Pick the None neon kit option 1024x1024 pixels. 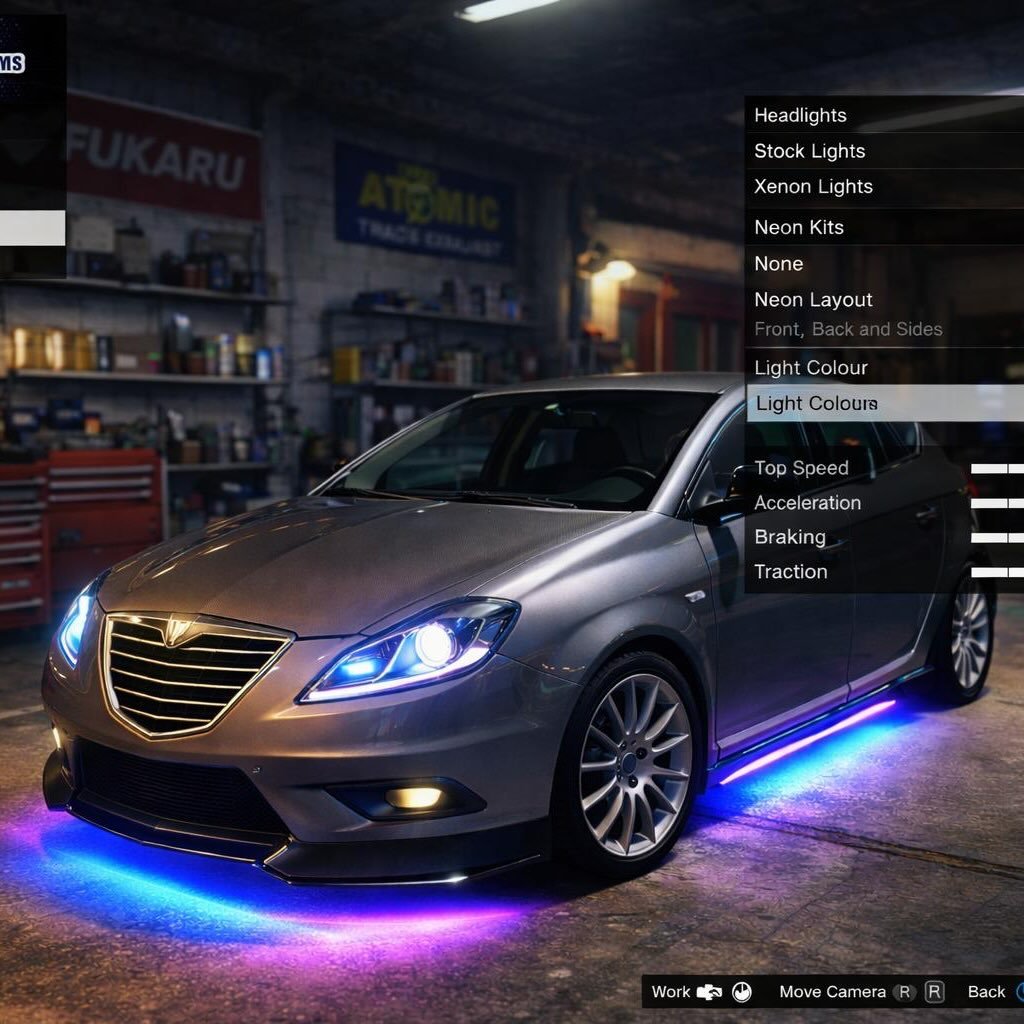[x=779, y=264]
